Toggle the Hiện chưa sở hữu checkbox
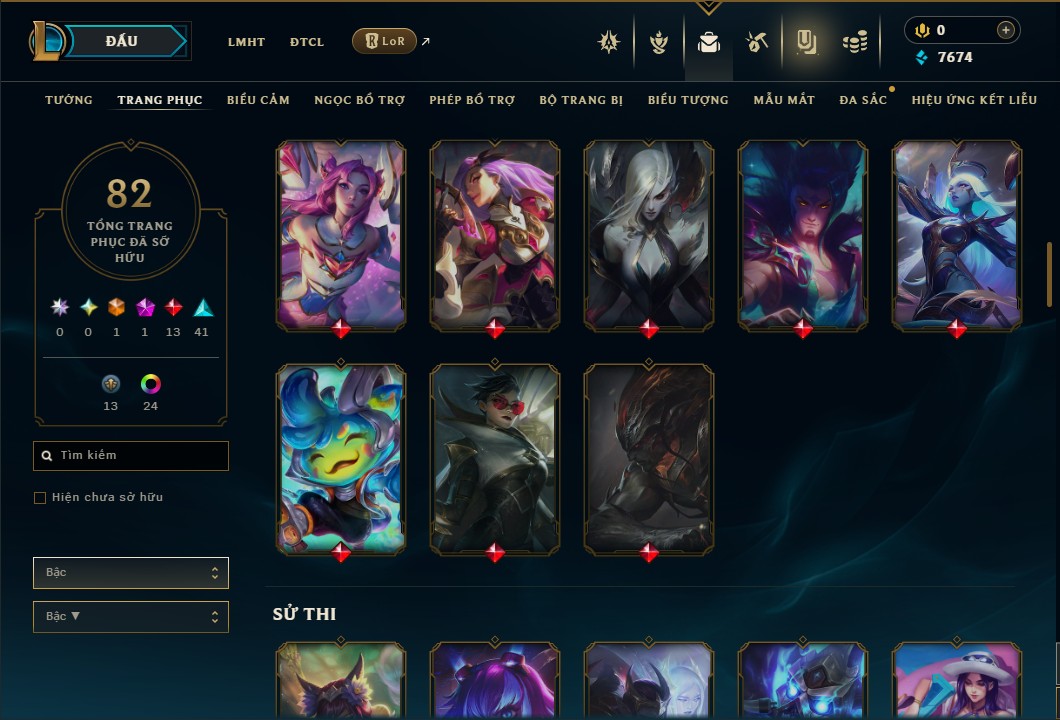 point(40,498)
